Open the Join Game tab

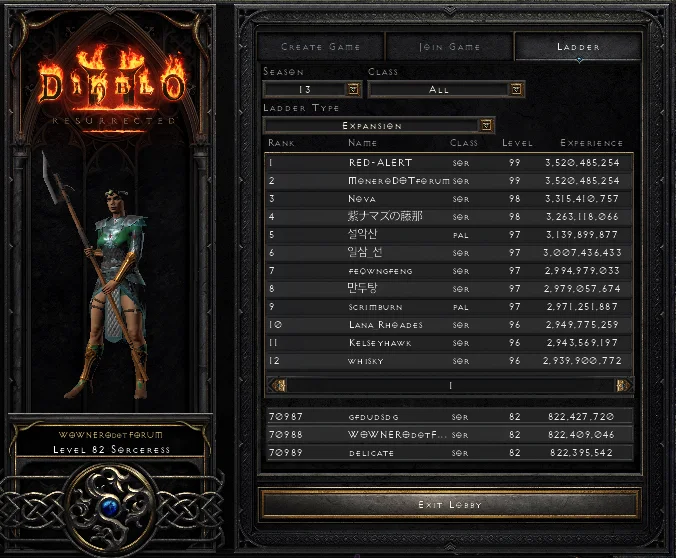[449, 47]
